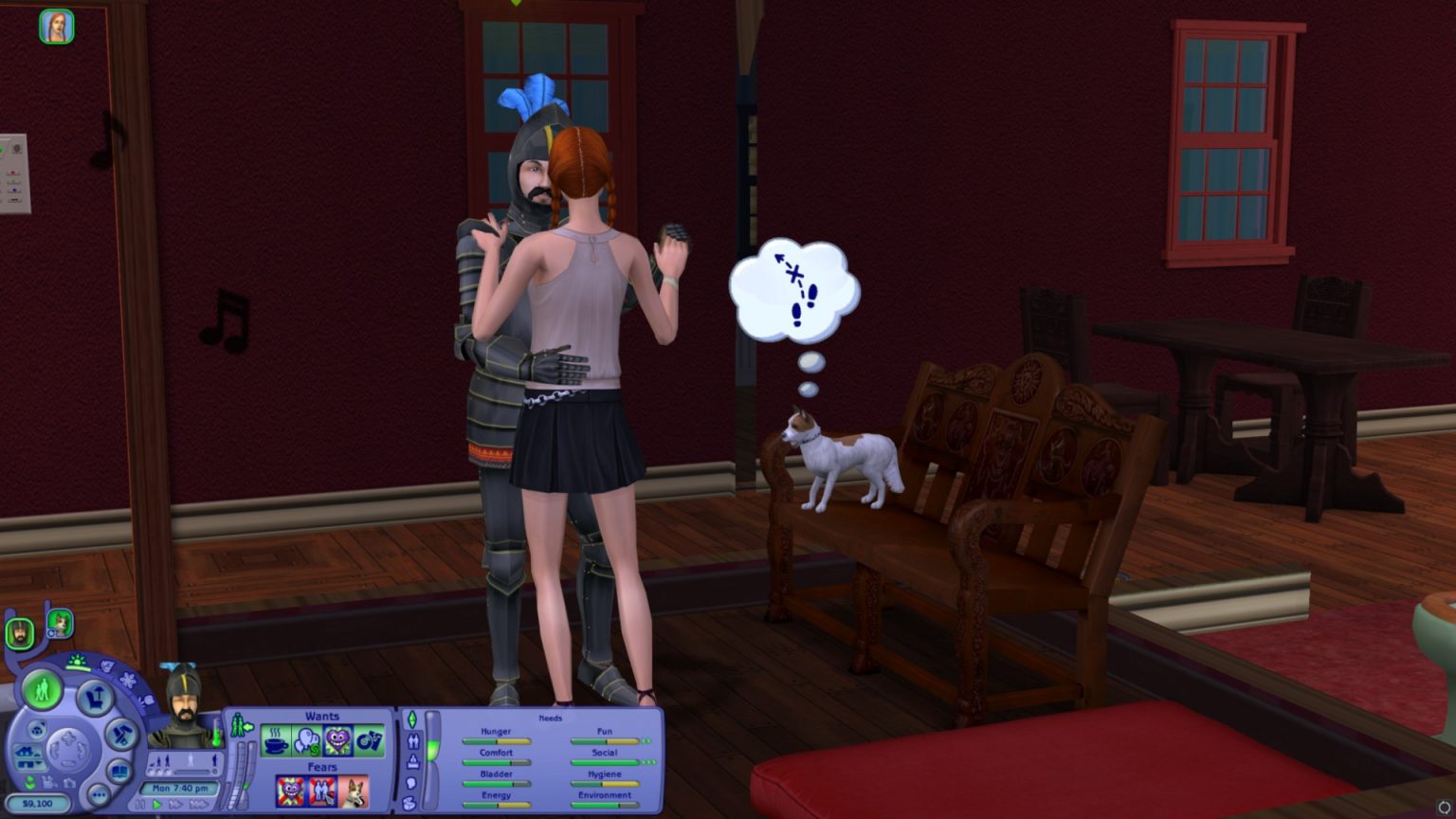Open Build Mode using the hammer icon
1456x819 pixels.
coord(121,735)
